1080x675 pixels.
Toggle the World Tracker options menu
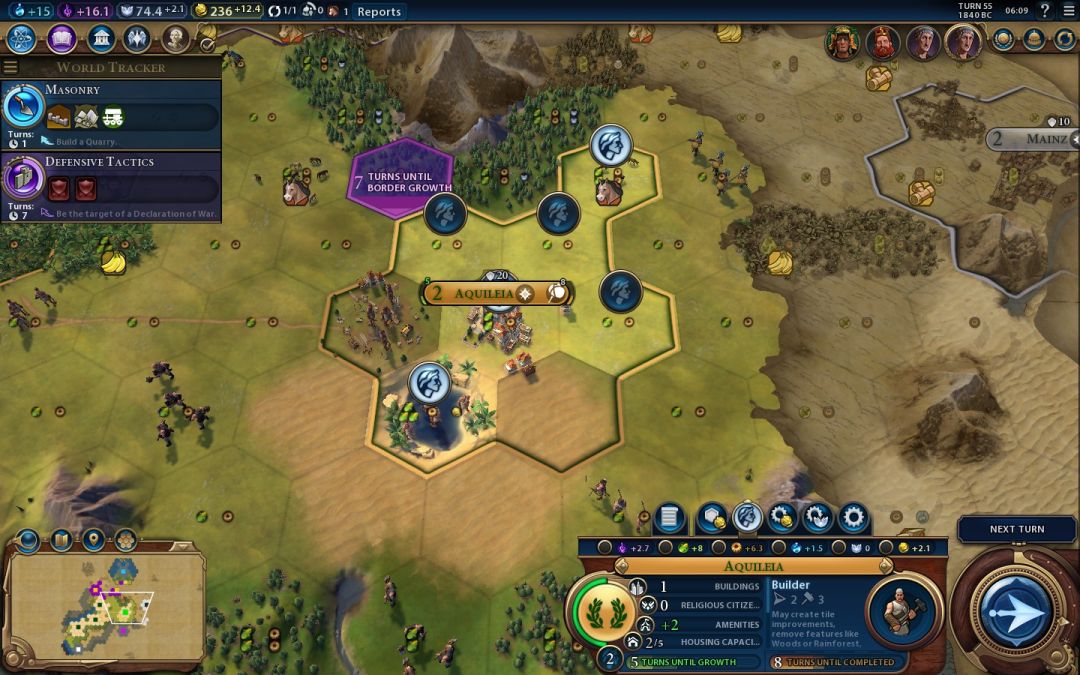click(11, 67)
